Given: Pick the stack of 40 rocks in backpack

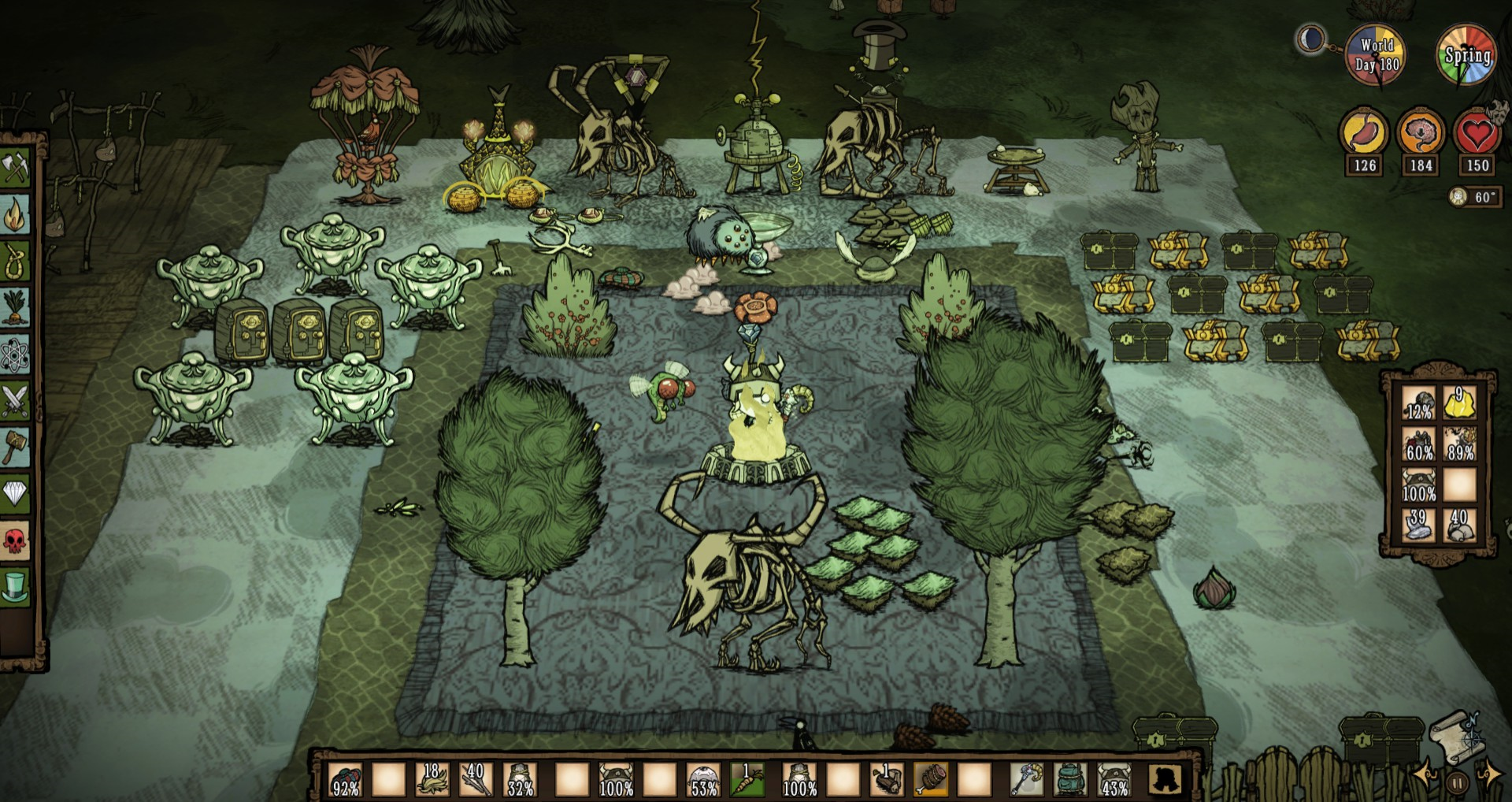Looking at the screenshot, I should coord(1459,525).
